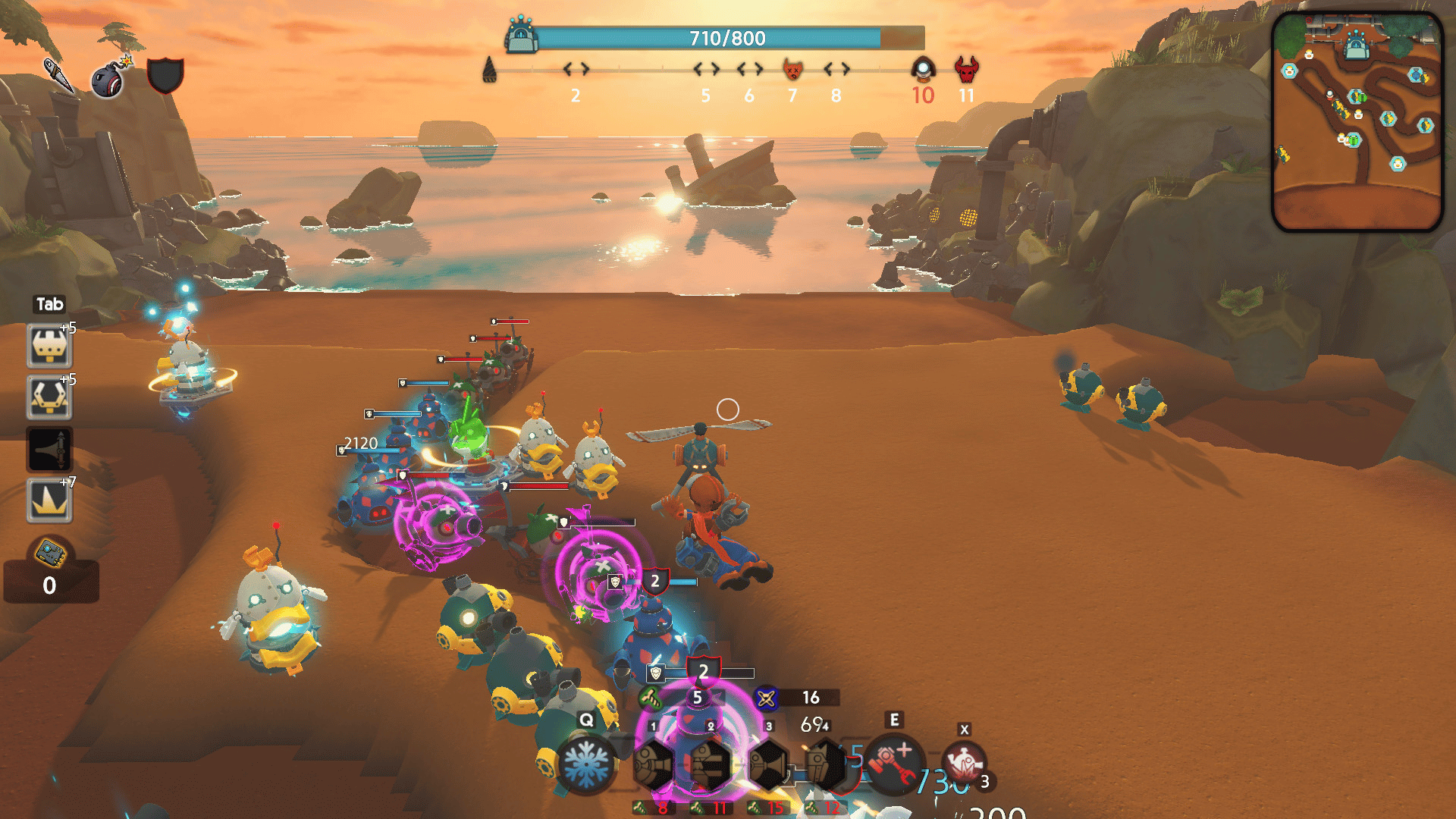The image size is (1456, 819).
Task: Click the base core icon beside health bar
Action: coord(521,36)
